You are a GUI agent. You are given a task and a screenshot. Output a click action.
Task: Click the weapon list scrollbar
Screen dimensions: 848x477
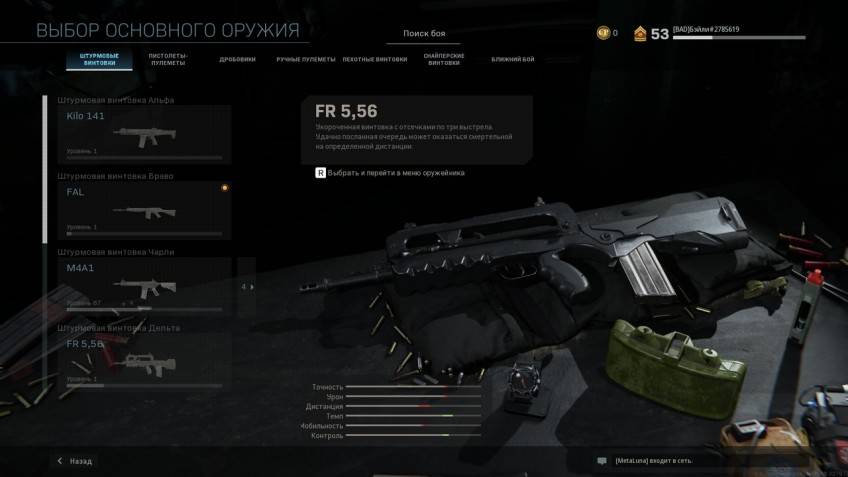(x=45, y=170)
